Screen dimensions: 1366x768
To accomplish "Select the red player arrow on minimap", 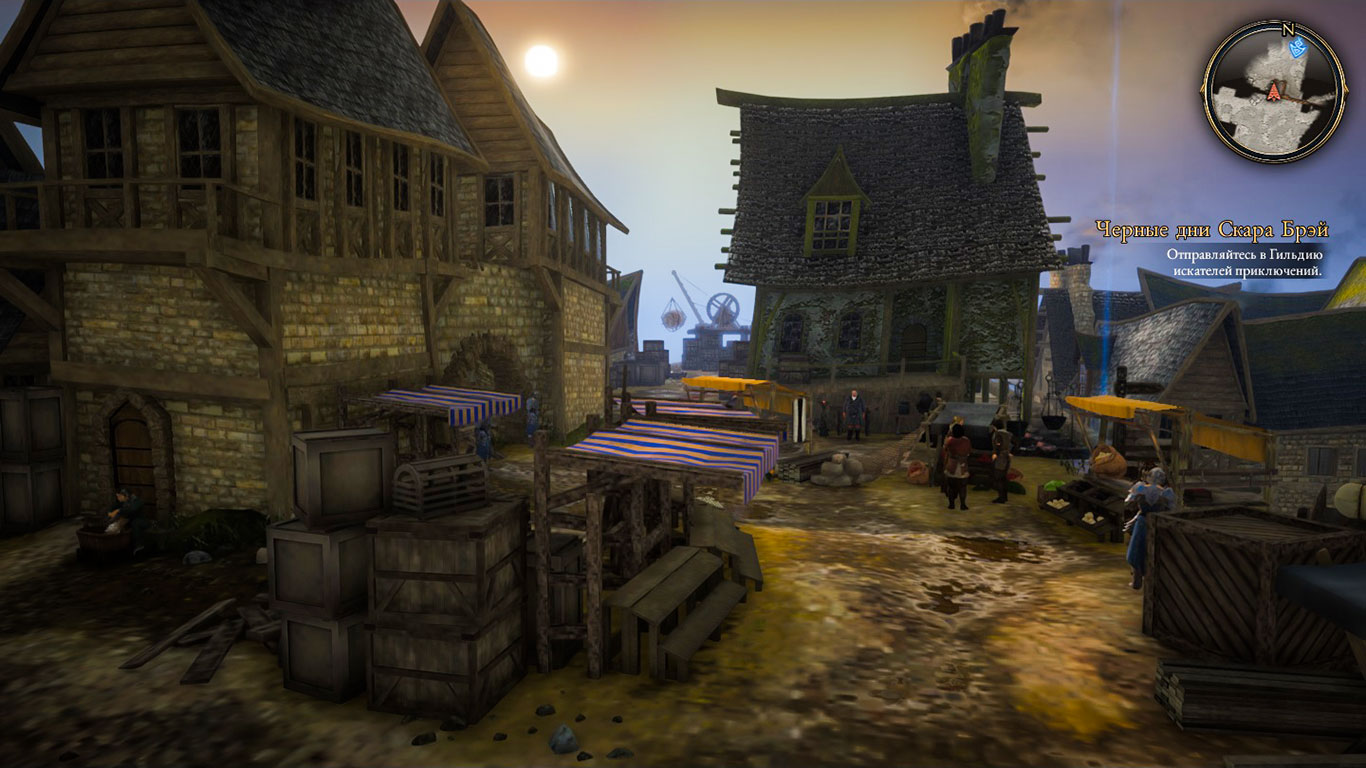I will [1274, 92].
